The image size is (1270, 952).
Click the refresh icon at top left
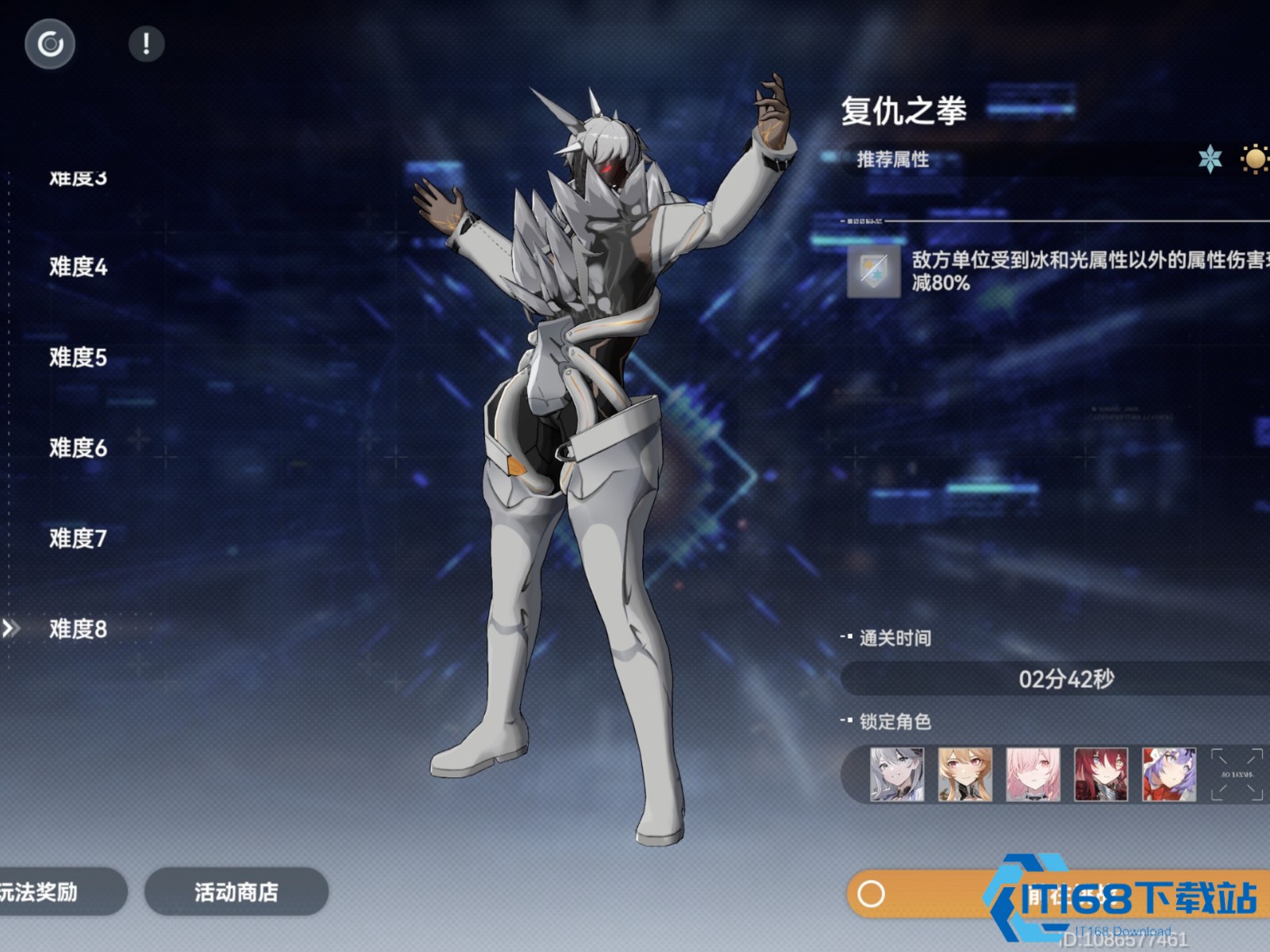[50, 44]
